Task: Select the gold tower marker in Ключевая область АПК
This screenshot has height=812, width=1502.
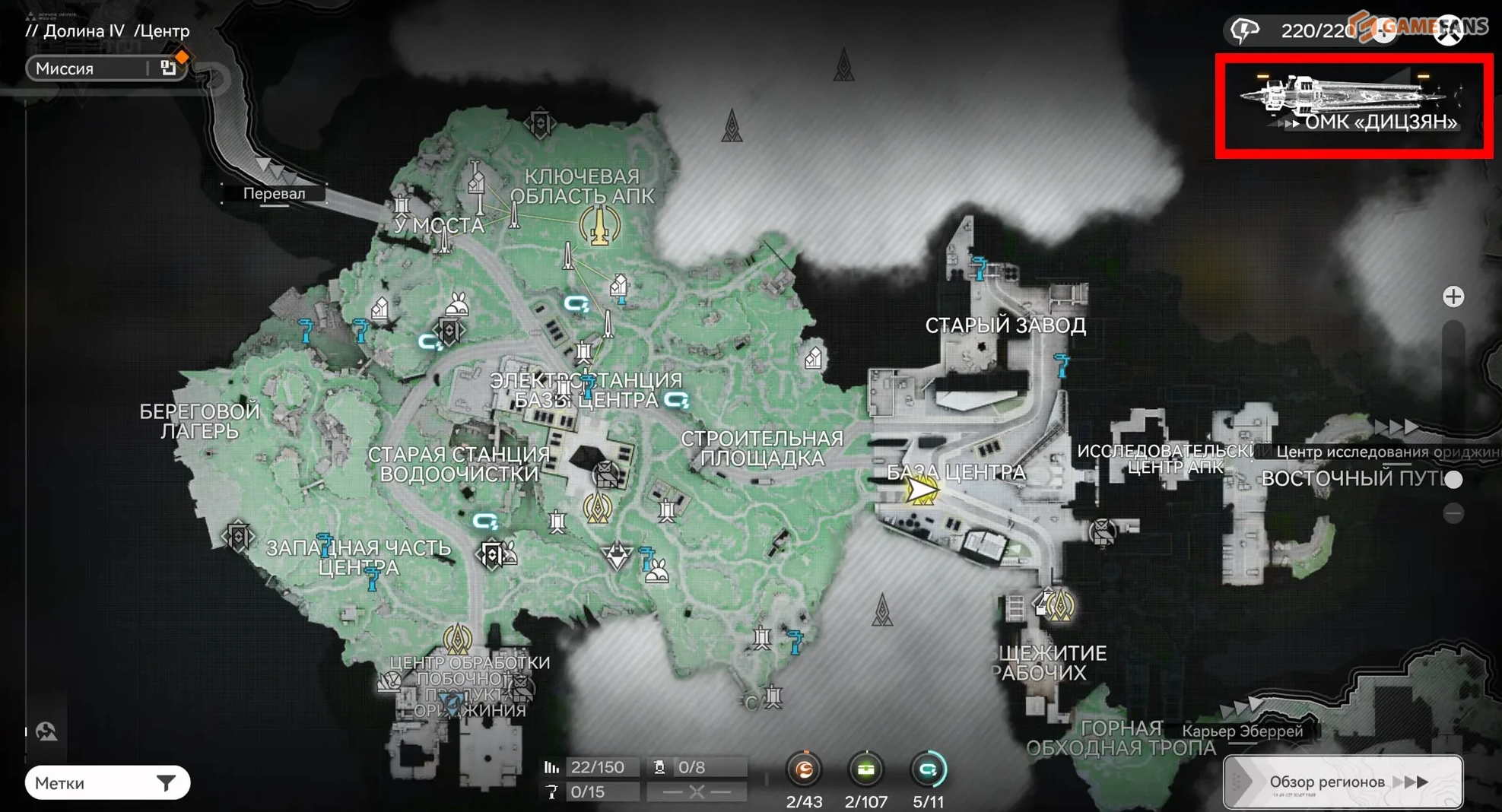Action: pos(600,225)
